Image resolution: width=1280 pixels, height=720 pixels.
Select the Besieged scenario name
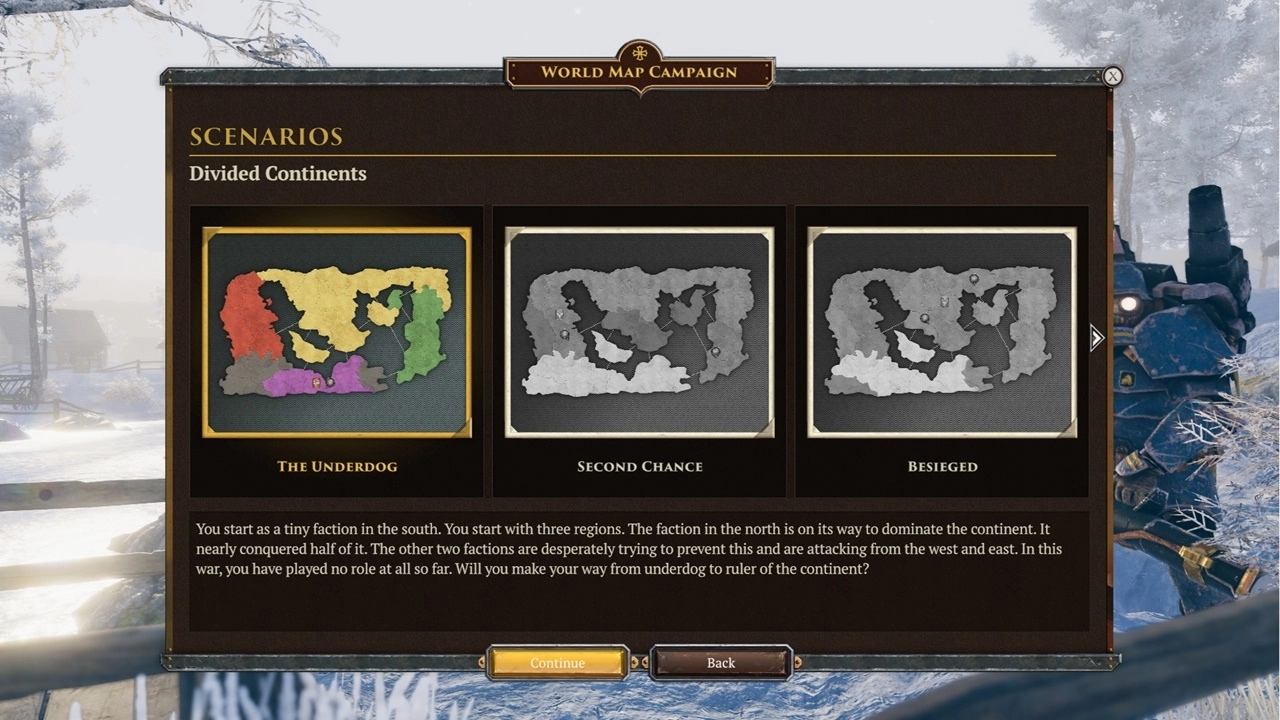941,466
